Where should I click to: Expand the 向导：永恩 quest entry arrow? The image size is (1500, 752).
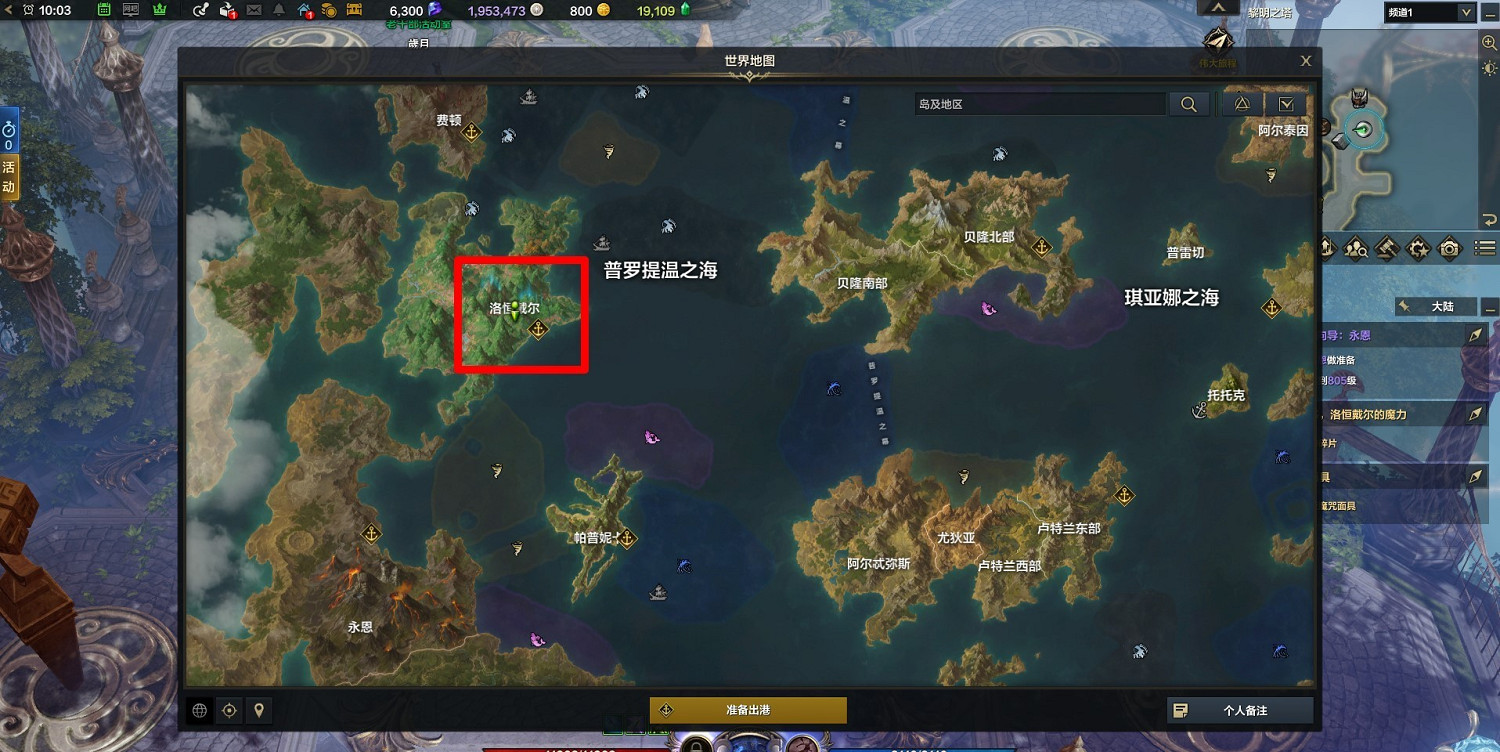pos(1478,335)
